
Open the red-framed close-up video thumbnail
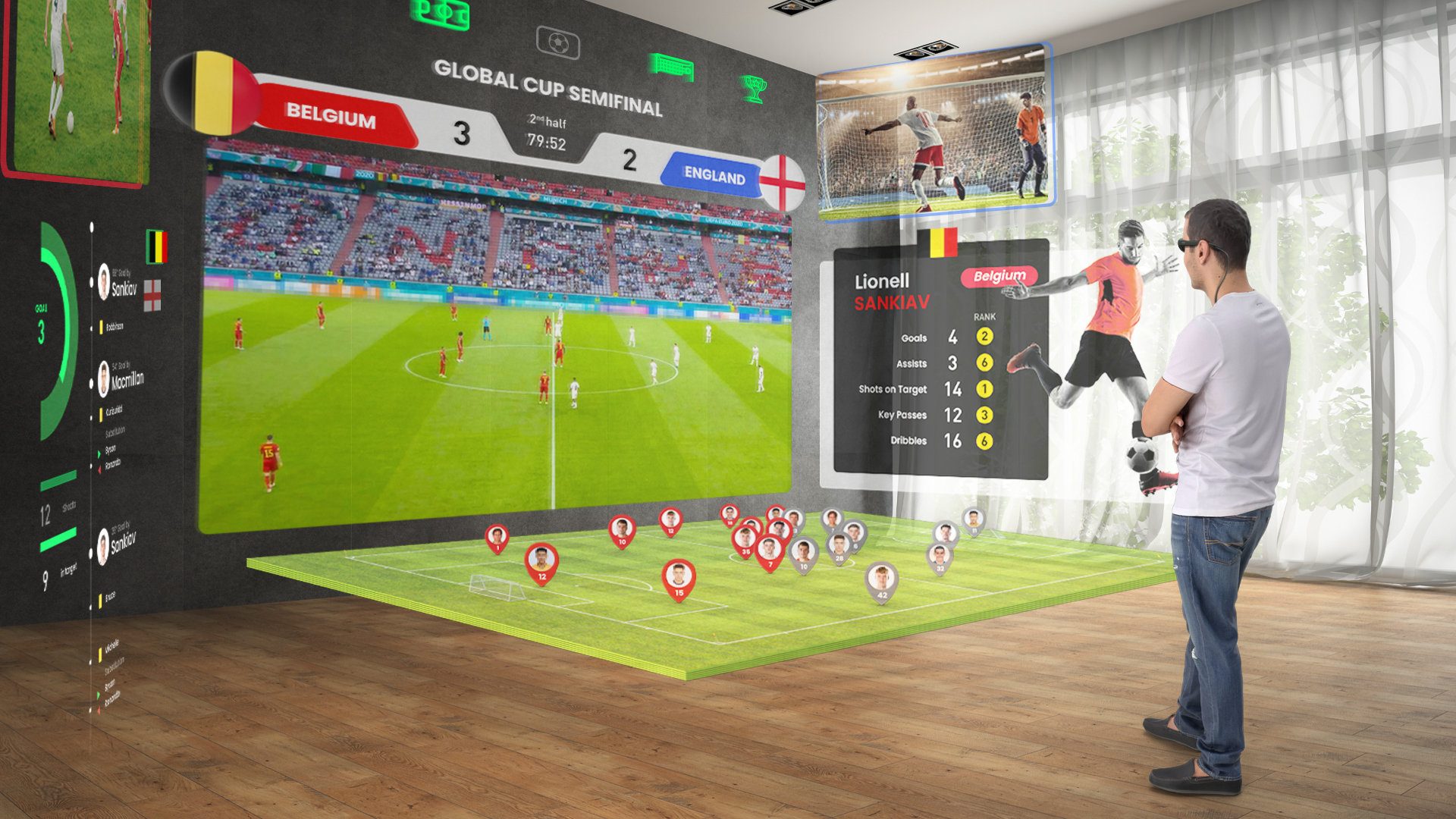[76, 87]
